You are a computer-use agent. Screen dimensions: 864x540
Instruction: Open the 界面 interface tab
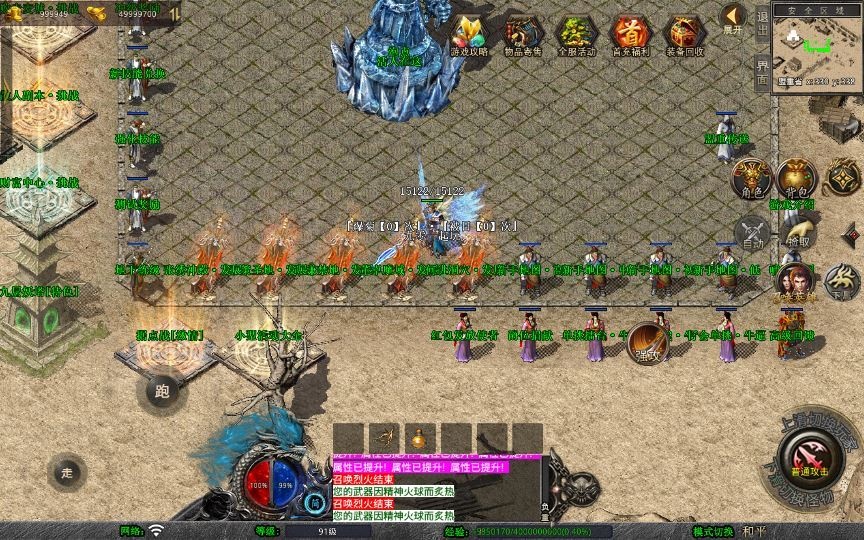point(762,68)
